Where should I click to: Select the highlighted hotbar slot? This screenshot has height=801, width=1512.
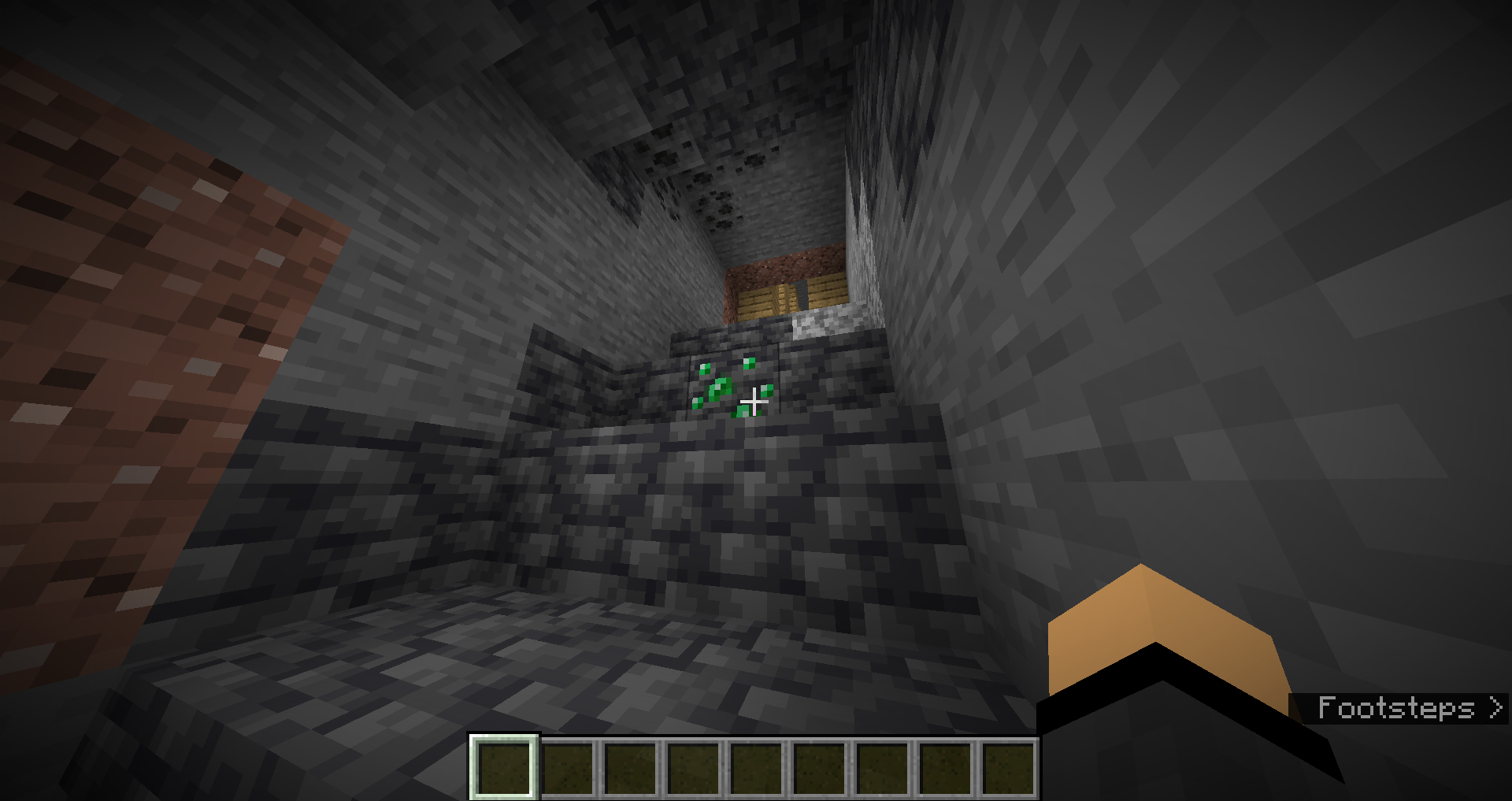(x=504, y=768)
